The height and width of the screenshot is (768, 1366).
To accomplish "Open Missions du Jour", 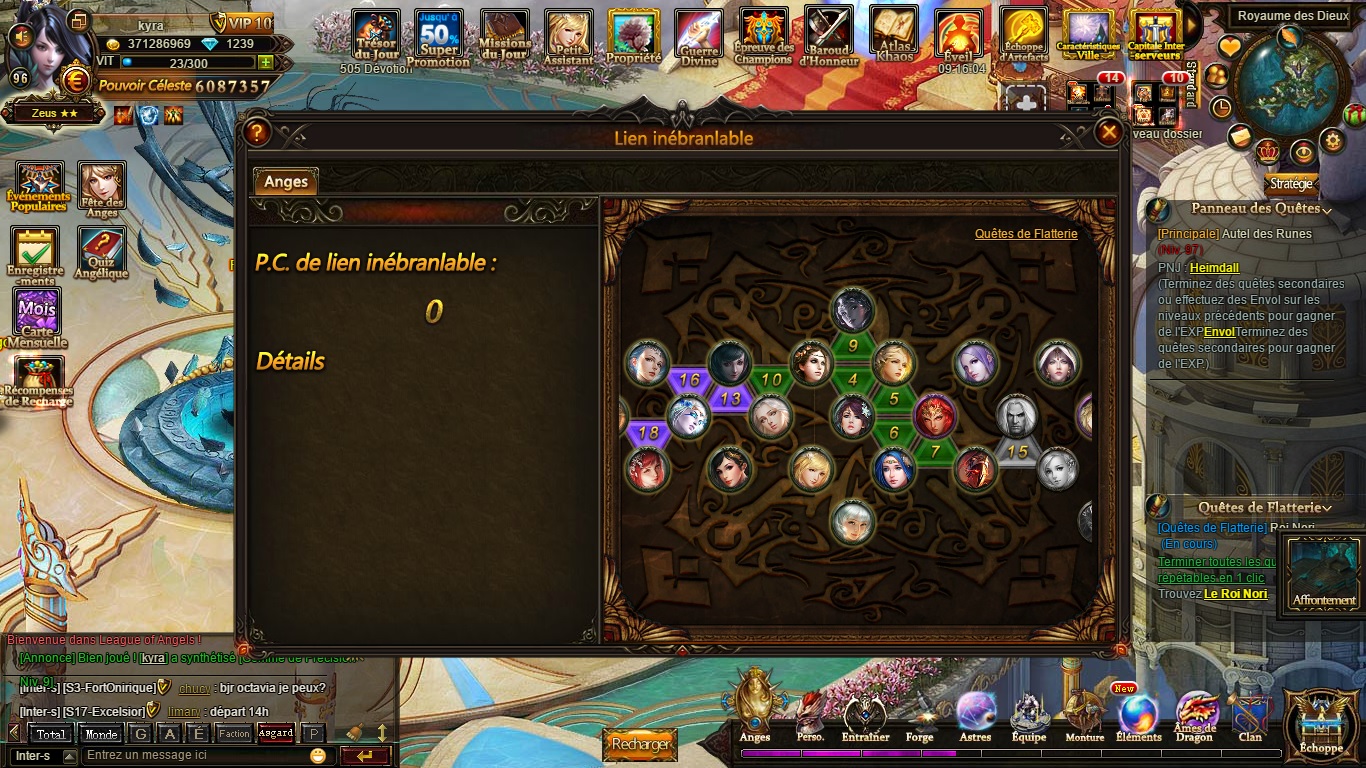I will [x=504, y=37].
